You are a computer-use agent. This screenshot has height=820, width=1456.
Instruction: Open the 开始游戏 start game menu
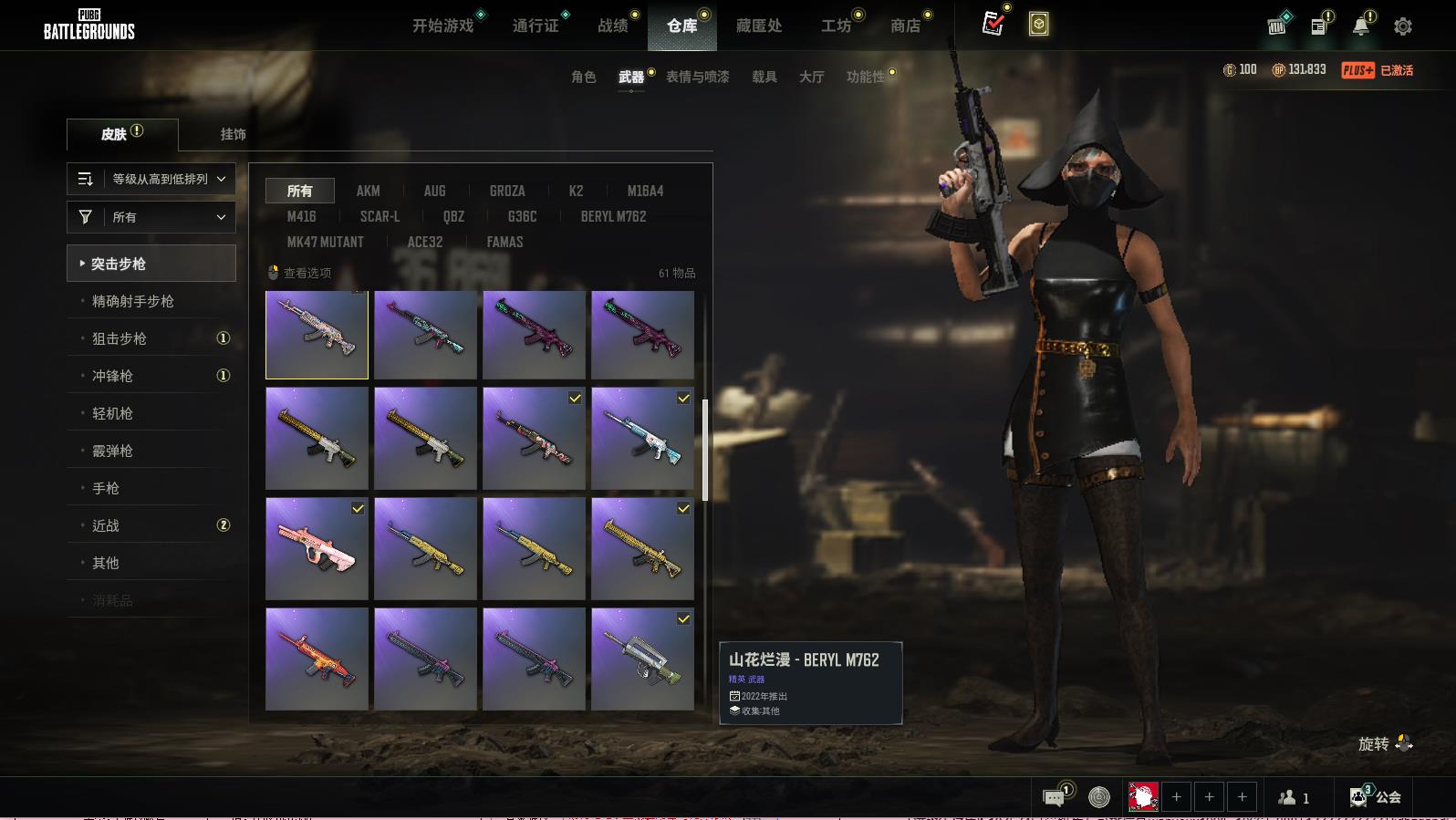pyautogui.click(x=443, y=26)
